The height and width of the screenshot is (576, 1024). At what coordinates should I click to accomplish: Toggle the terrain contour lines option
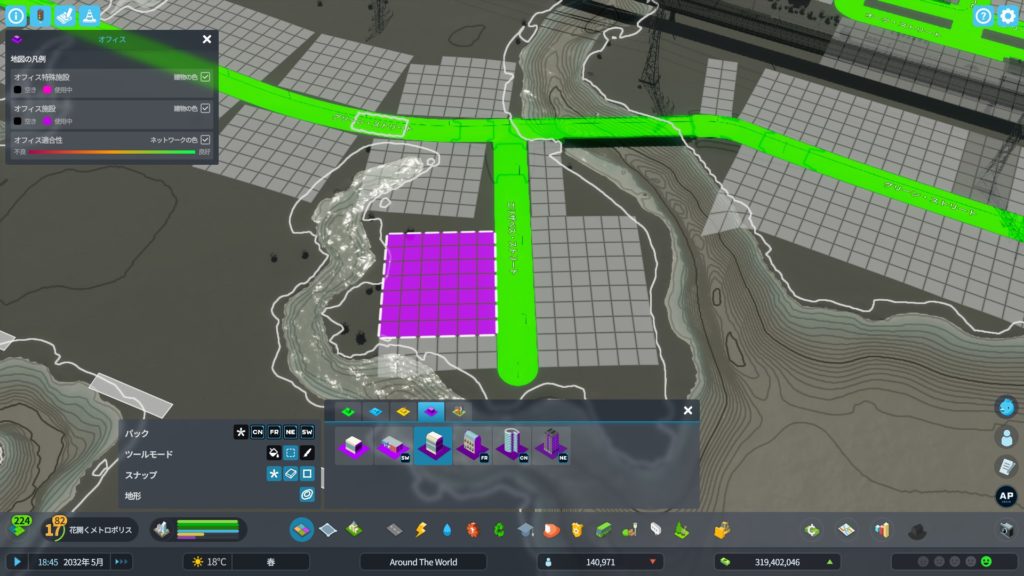(307, 495)
